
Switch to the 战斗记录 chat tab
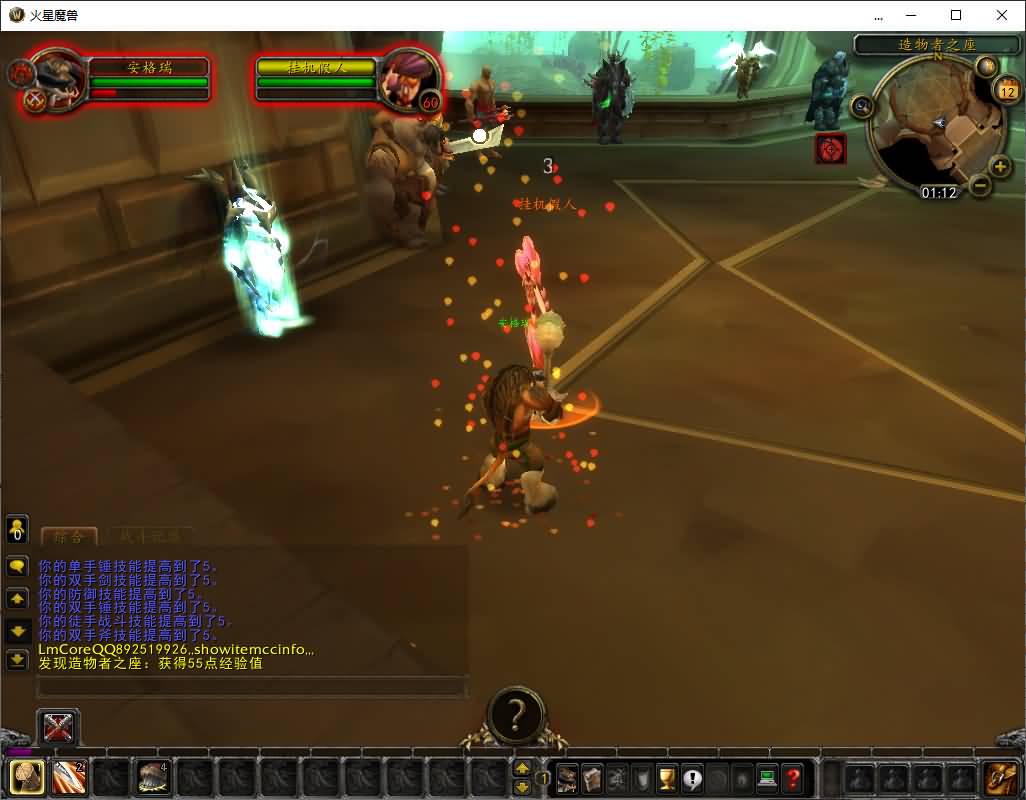(150, 536)
